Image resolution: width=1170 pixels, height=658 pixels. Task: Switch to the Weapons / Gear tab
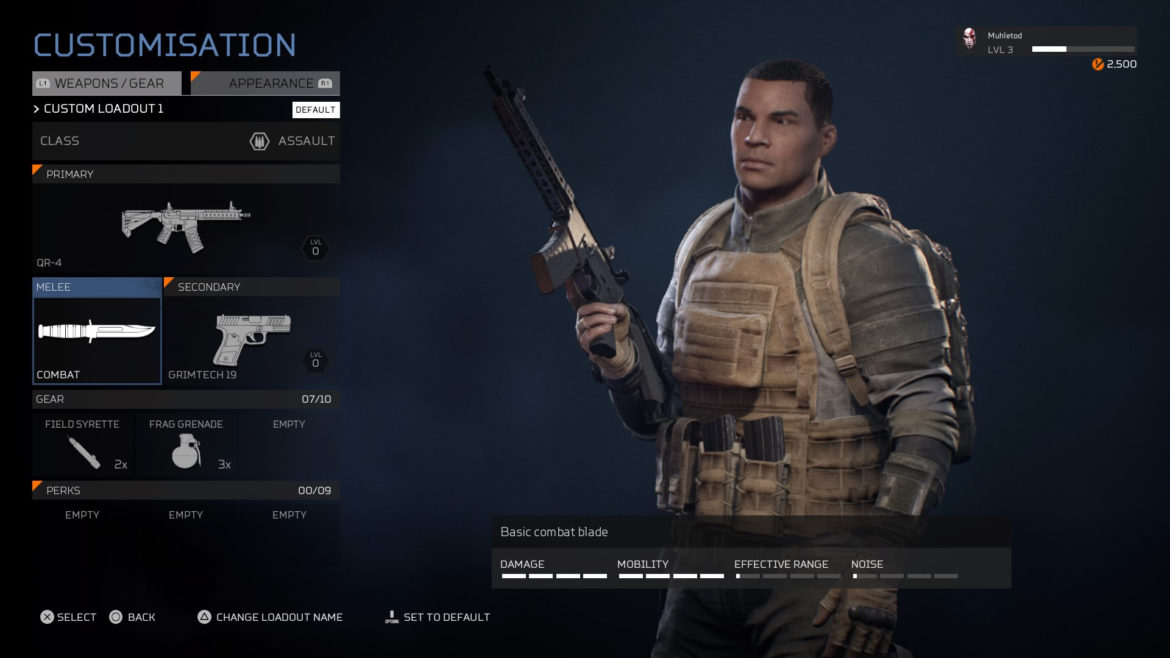(x=107, y=84)
